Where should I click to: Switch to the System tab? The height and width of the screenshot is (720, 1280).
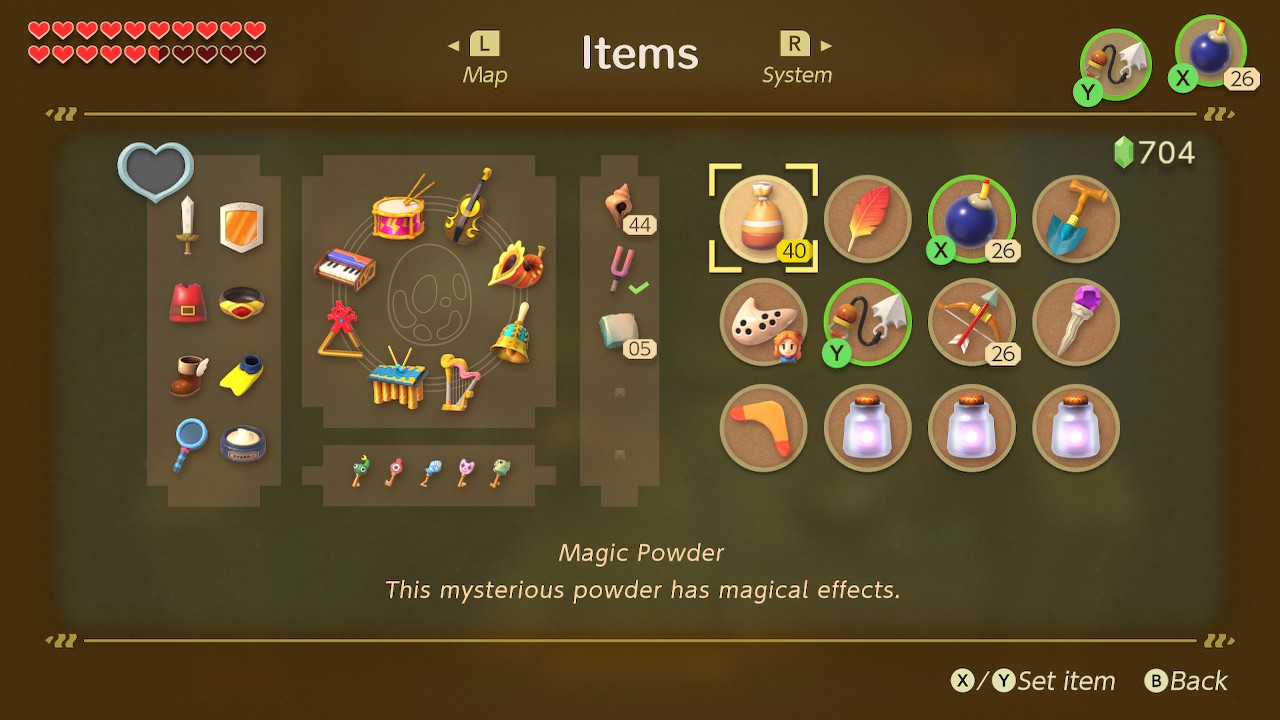point(797,60)
